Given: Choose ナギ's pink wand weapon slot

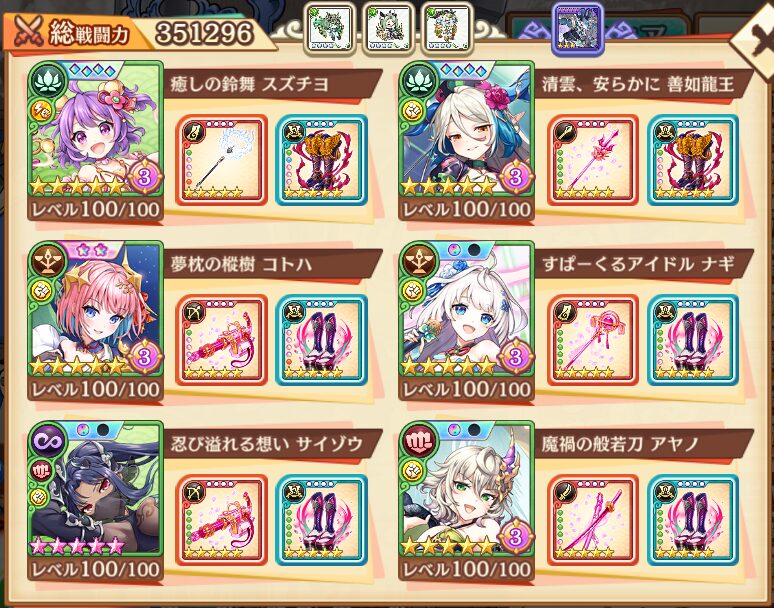Looking at the screenshot, I should click(593, 340).
